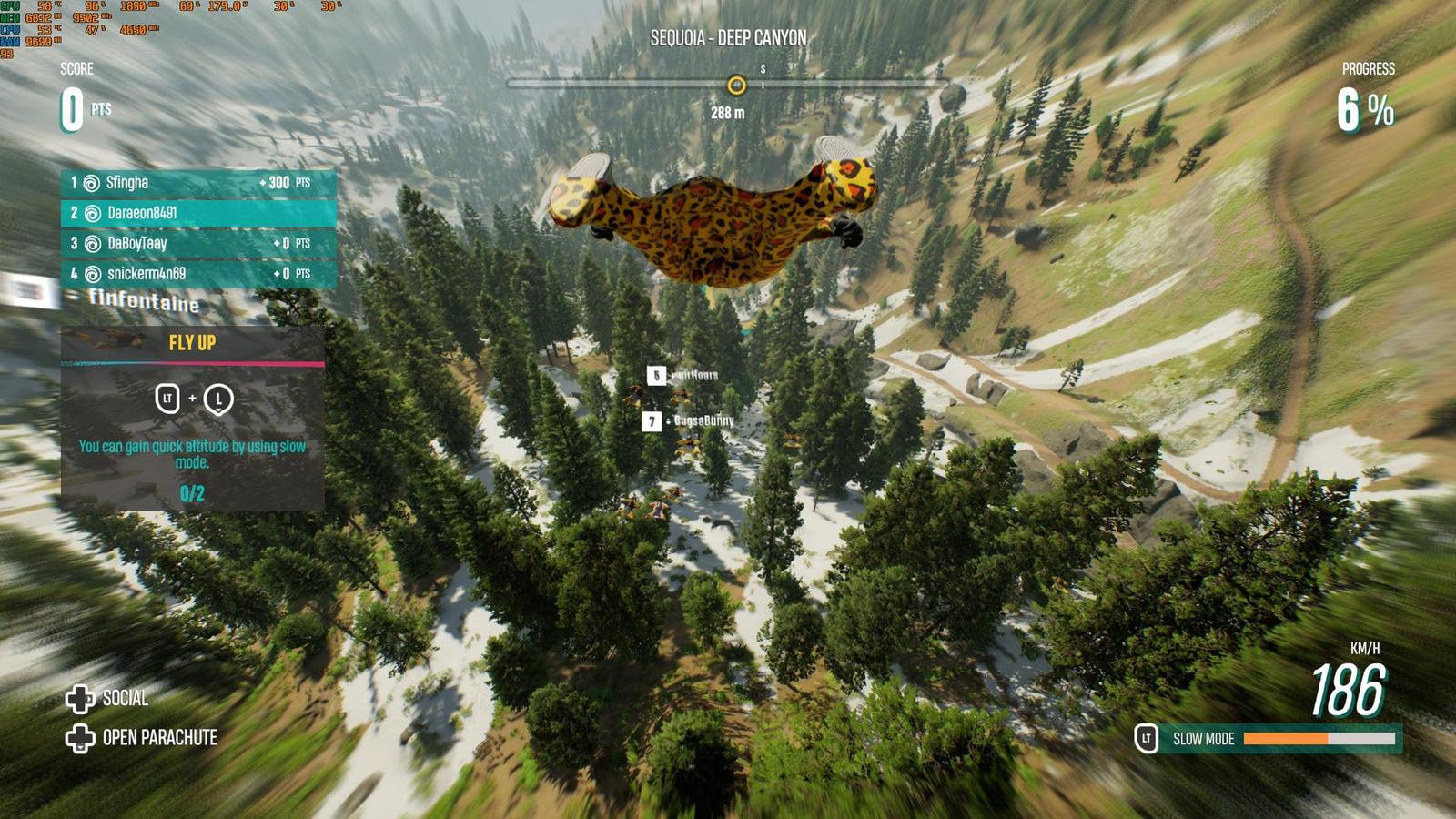Image resolution: width=1456 pixels, height=819 pixels.
Task: Open the Fly Up tutorial objective panel
Action: point(192,419)
